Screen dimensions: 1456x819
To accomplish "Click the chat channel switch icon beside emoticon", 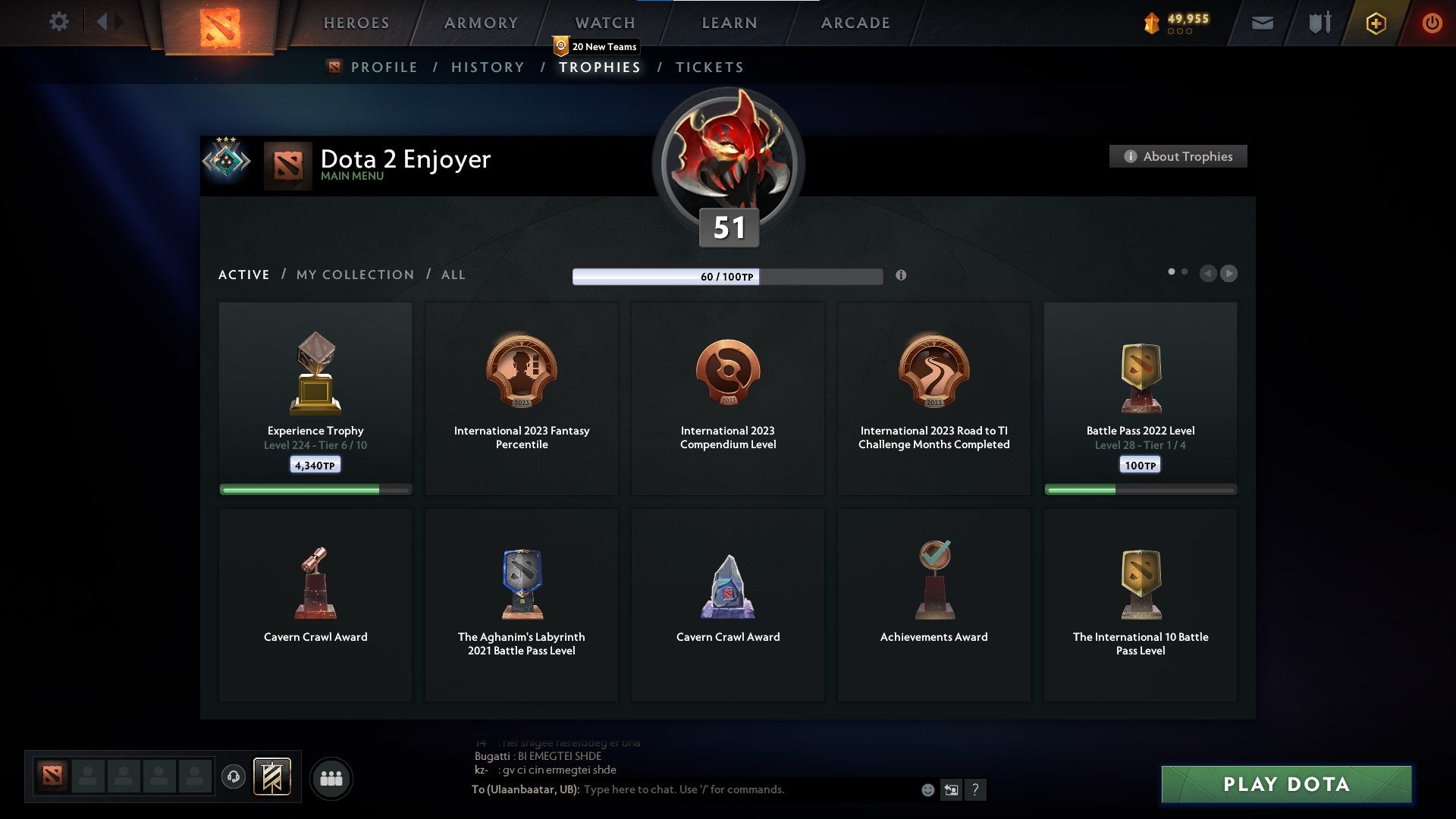I will pyautogui.click(x=951, y=789).
